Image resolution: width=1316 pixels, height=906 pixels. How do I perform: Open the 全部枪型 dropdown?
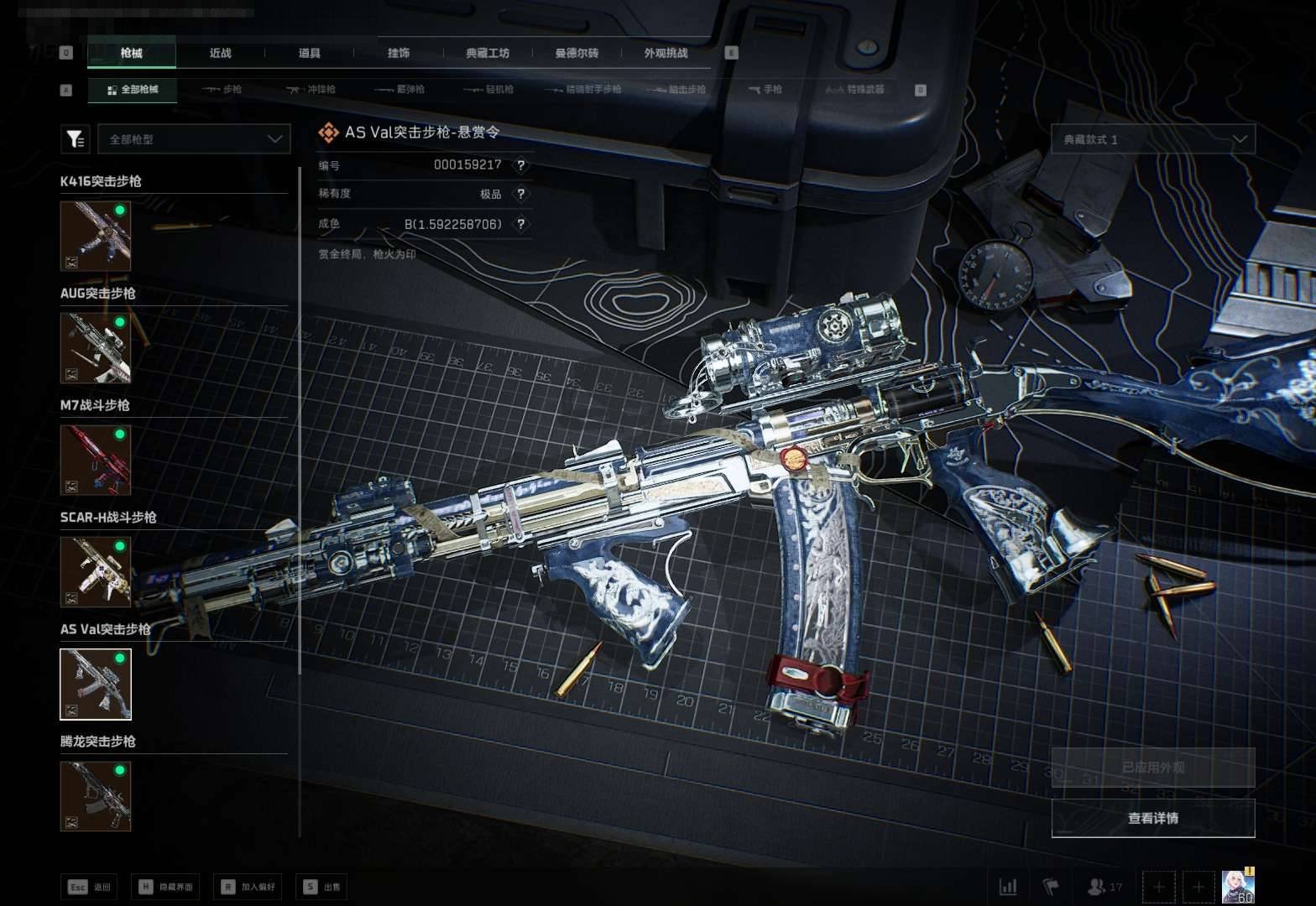[194, 139]
